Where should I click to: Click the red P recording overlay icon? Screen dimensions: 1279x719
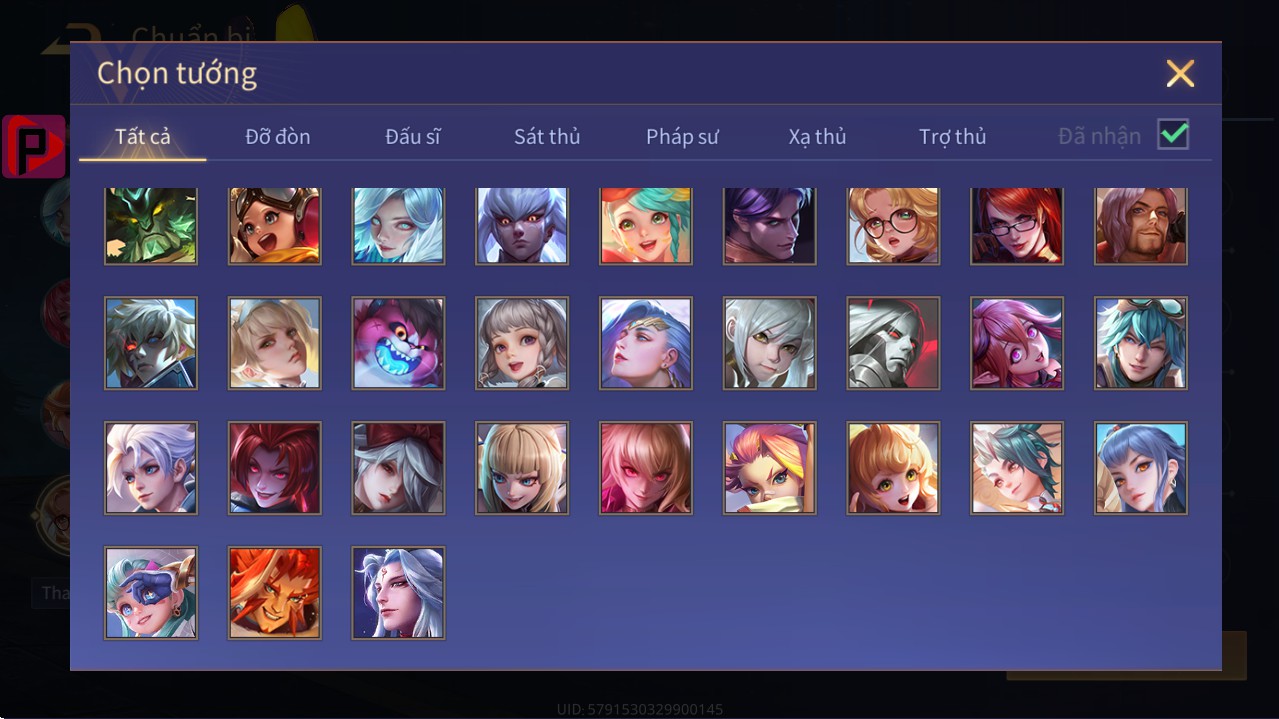[x=34, y=146]
